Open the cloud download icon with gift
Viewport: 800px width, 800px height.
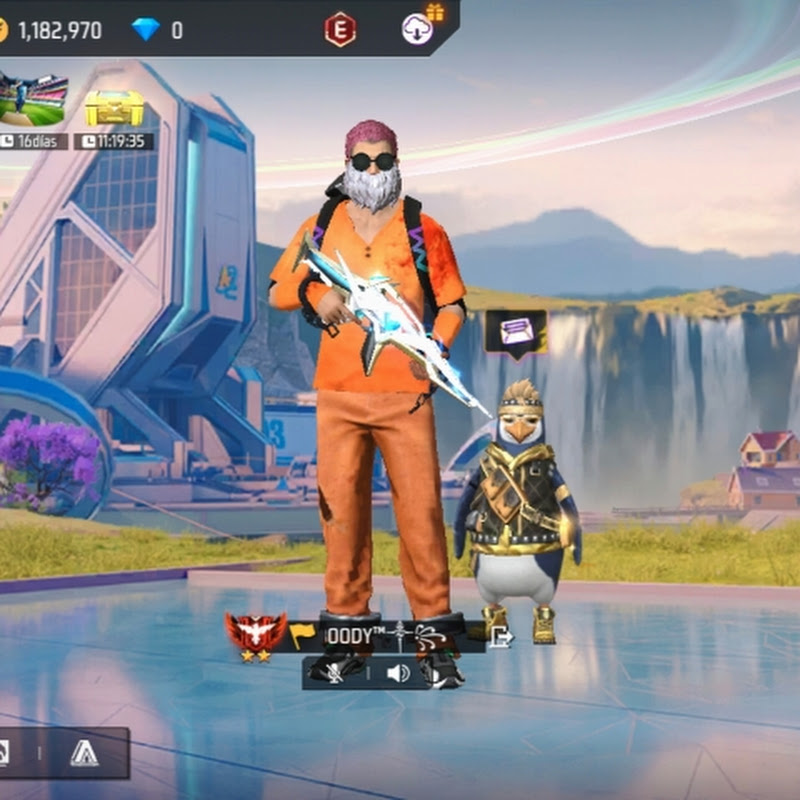tap(419, 27)
